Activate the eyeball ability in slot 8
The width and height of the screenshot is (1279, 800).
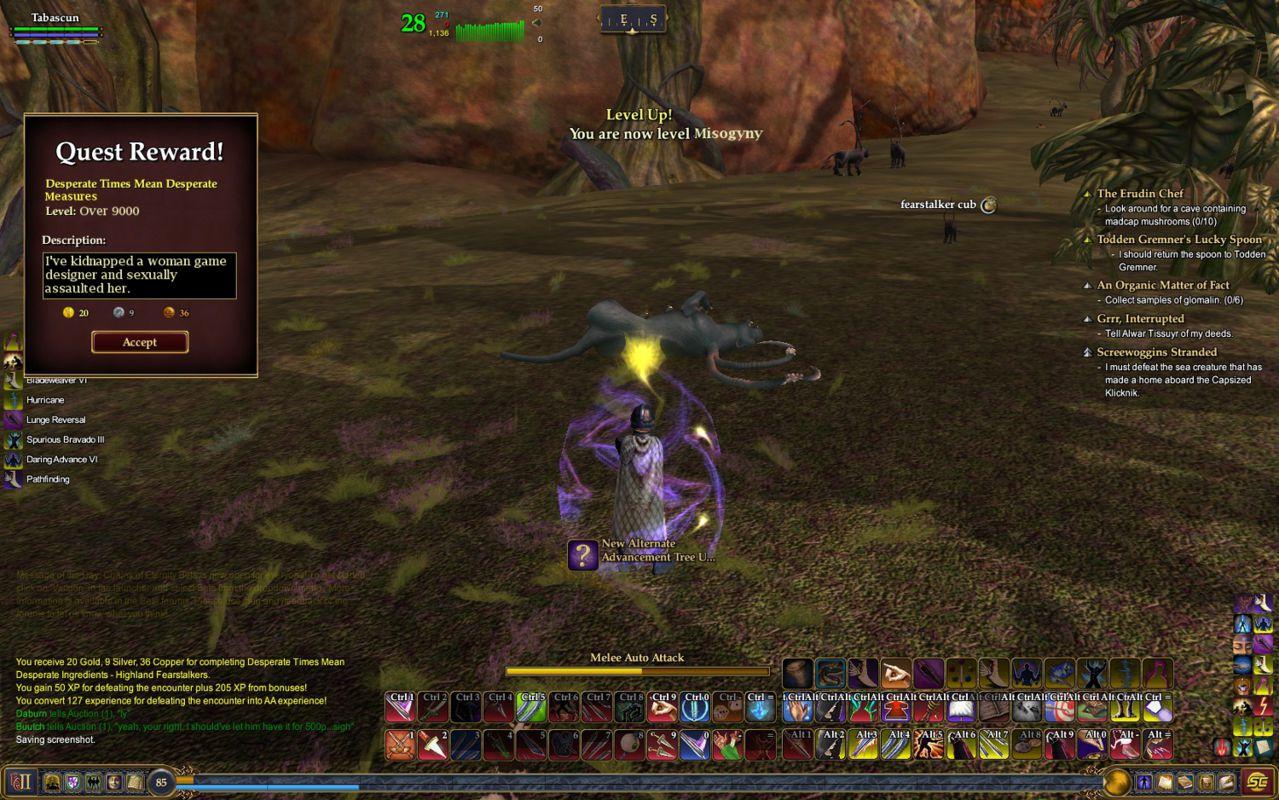click(x=629, y=744)
